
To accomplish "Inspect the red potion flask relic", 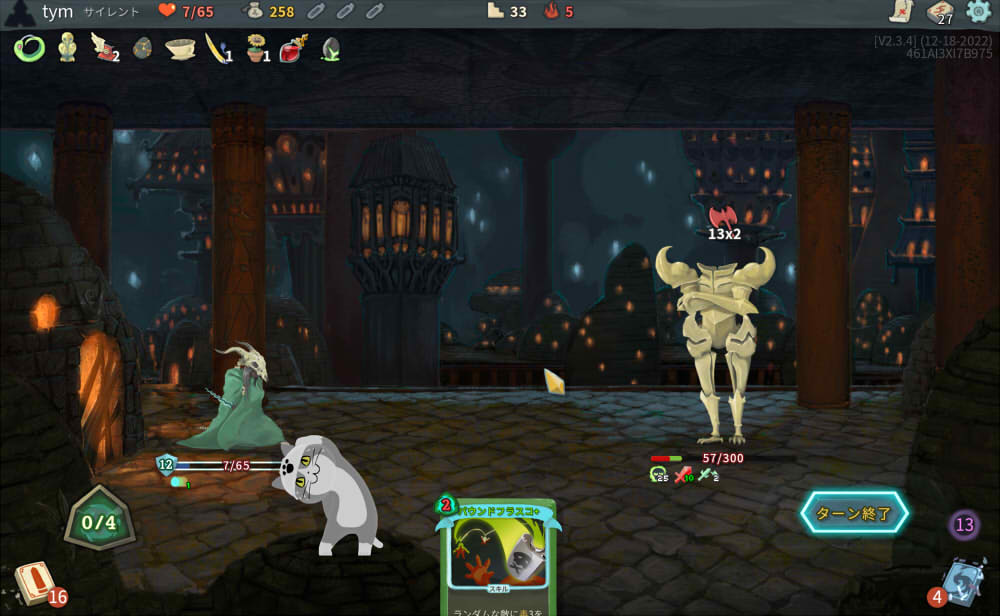I will coord(293,47).
